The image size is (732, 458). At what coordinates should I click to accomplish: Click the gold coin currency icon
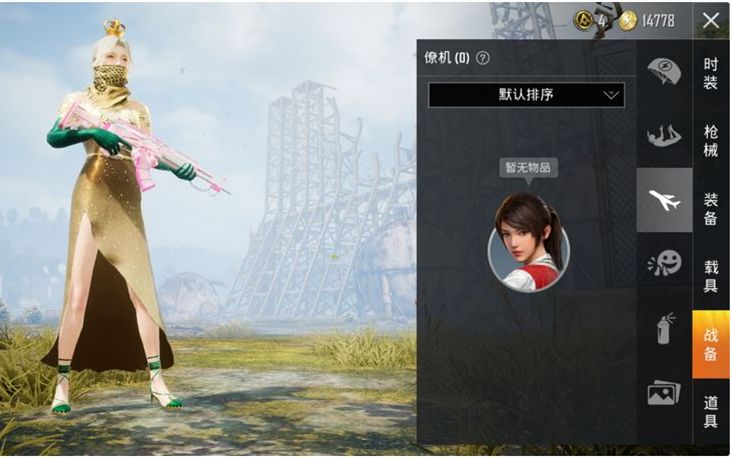[627, 20]
